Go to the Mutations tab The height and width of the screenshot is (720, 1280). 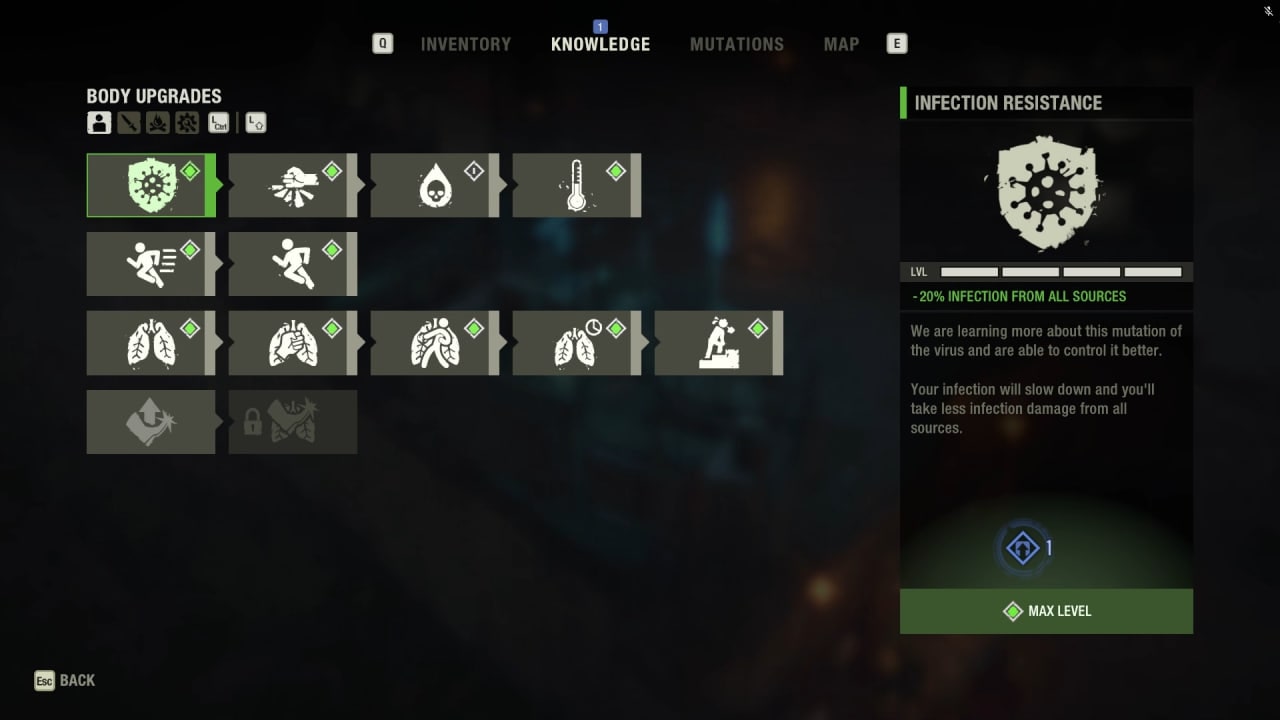pyautogui.click(x=736, y=44)
